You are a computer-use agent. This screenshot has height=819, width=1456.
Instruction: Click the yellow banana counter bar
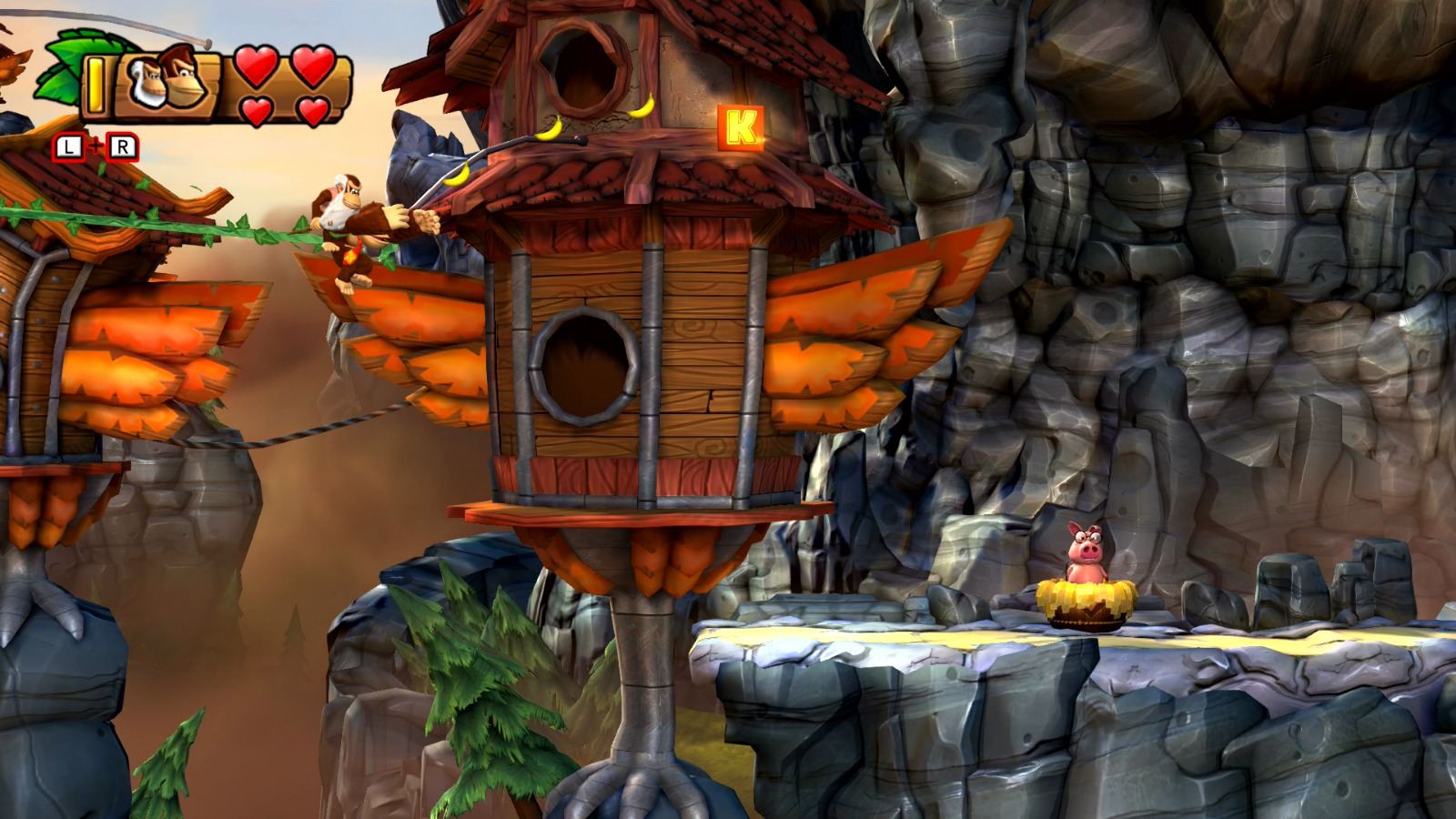96,85
